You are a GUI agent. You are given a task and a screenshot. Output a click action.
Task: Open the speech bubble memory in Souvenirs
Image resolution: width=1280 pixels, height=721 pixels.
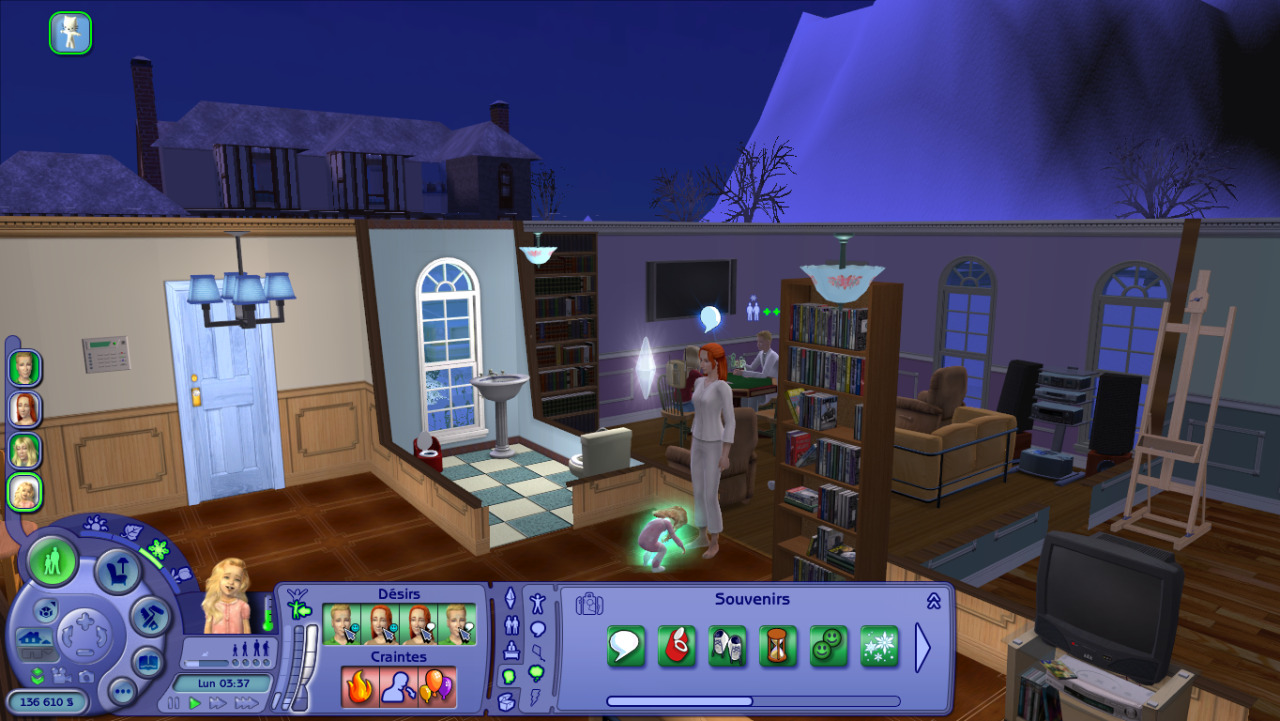tap(626, 646)
